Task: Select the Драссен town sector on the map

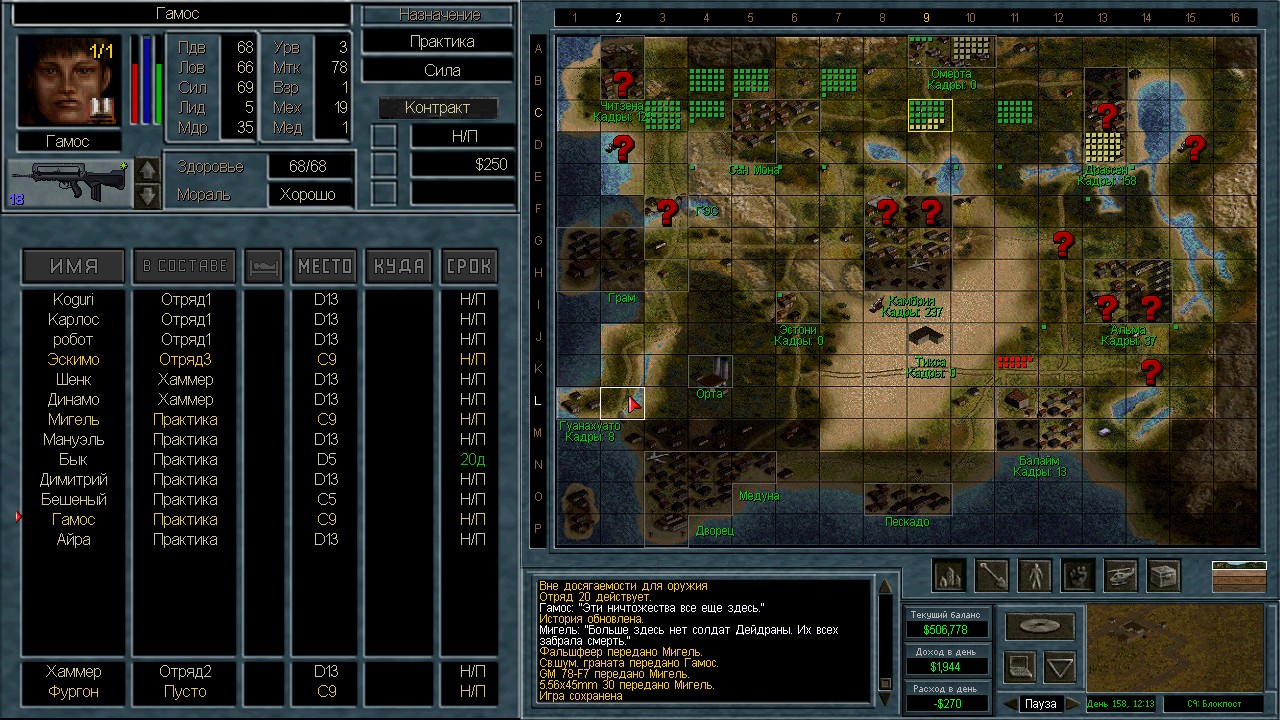Action: pyautogui.click(x=1105, y=147)
